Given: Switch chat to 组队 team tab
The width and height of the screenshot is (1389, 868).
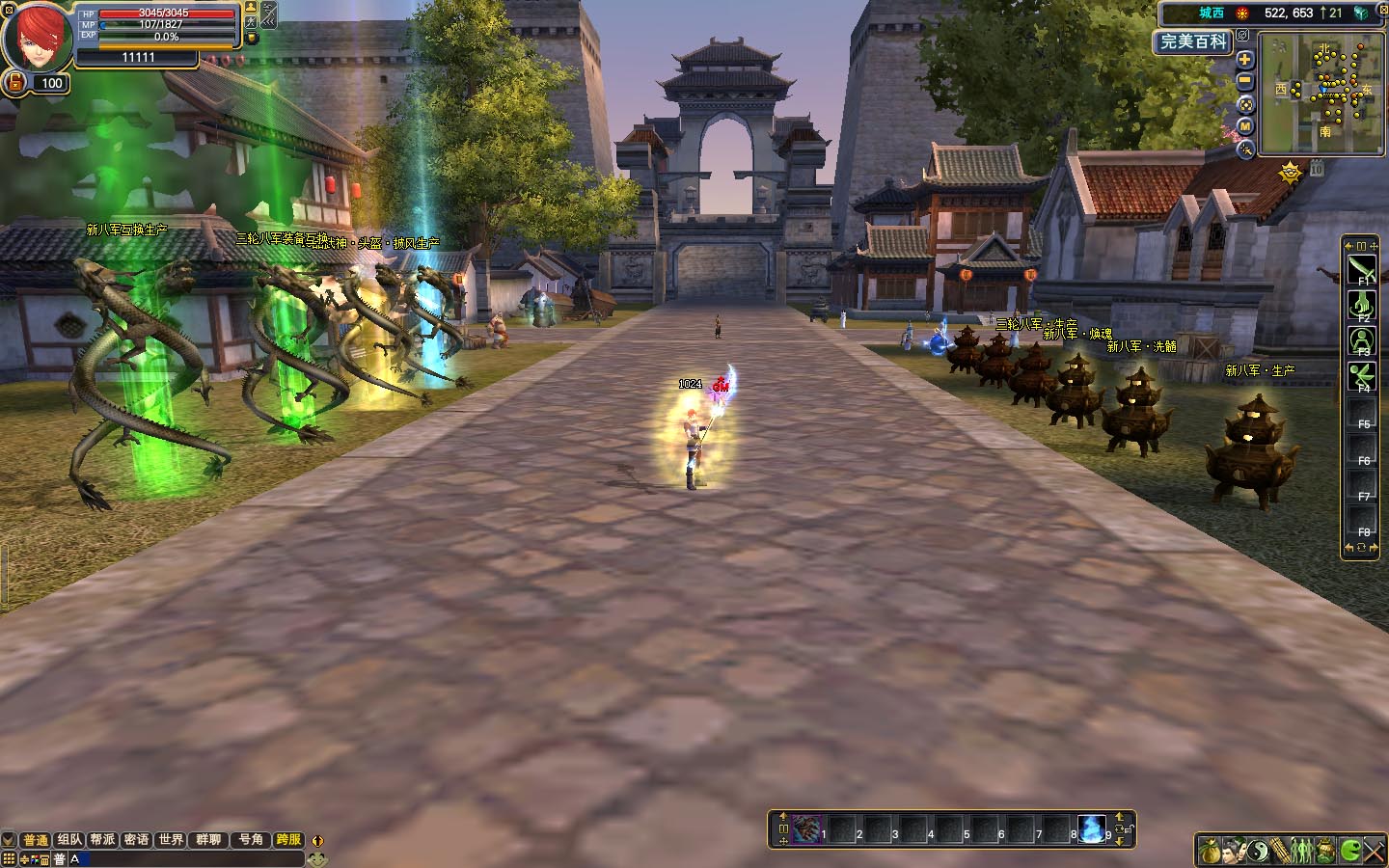Looking at the screenshot, I should pyautogui.click(x=69, y=840).
